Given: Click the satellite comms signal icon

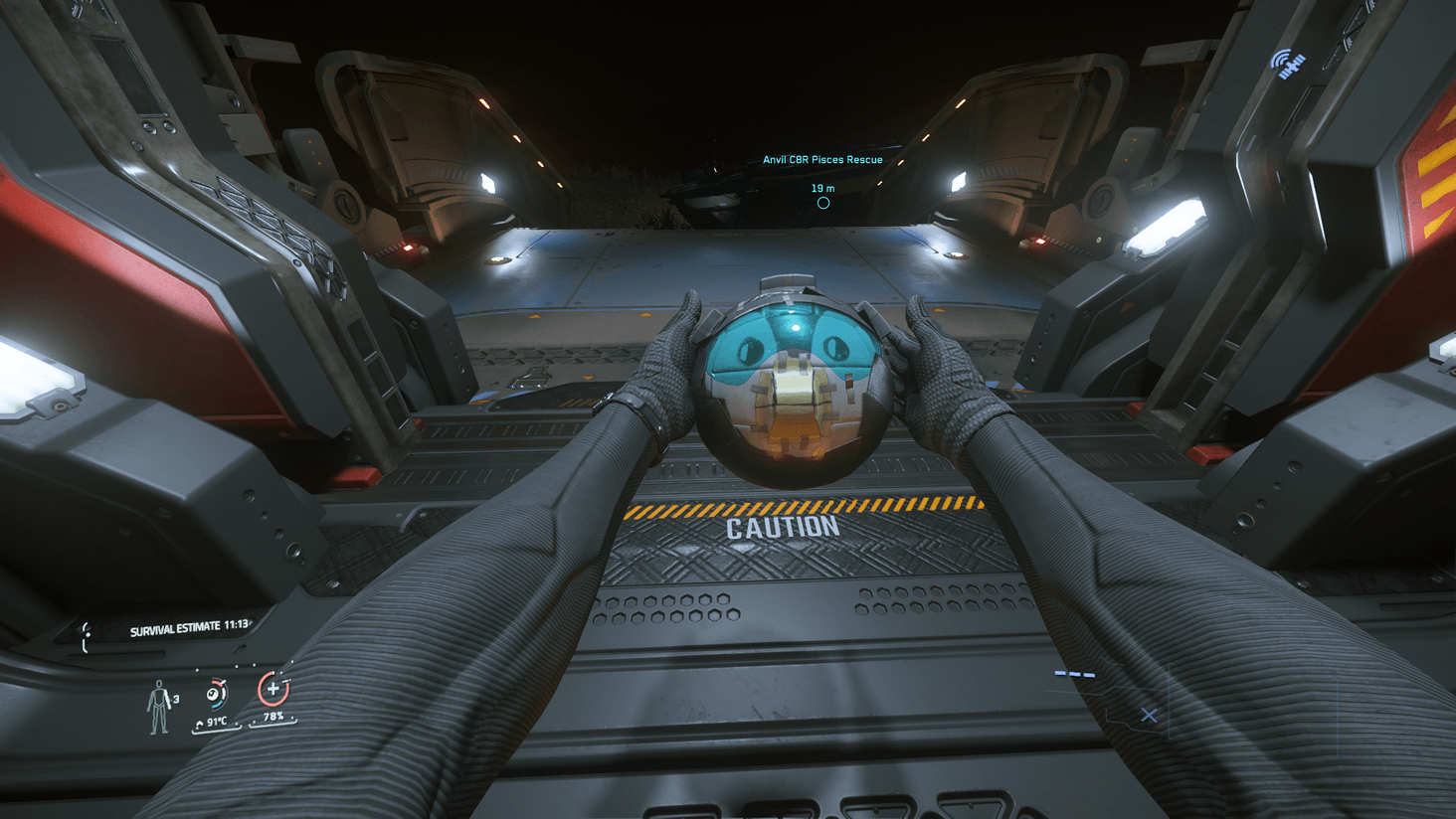Looking at the screenshot, I should (1287, 65).
